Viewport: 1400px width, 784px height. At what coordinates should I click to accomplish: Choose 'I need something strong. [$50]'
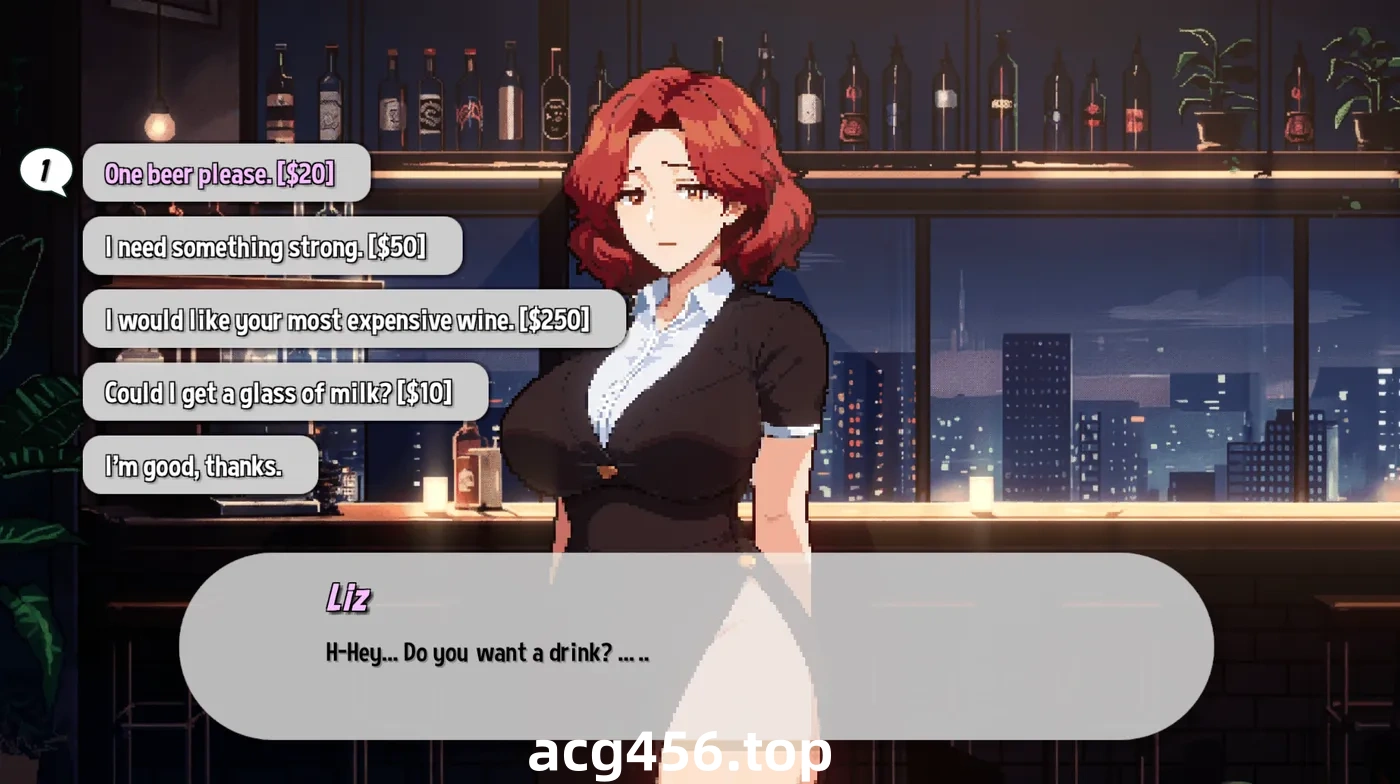tap(273, 246)
